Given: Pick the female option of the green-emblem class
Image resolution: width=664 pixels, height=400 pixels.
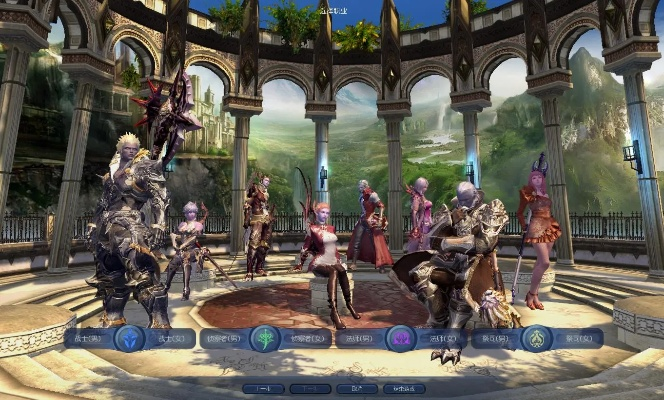Looking at the screenshot, I should click(x=307, y=339).
